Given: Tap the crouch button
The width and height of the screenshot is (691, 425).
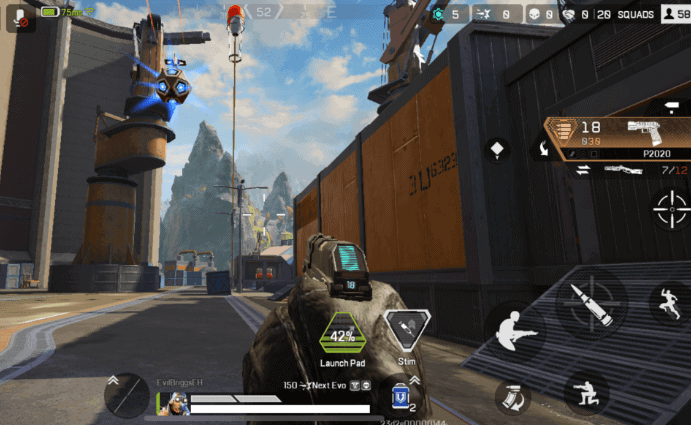Looking at the screenshot, I should (586, 392).
